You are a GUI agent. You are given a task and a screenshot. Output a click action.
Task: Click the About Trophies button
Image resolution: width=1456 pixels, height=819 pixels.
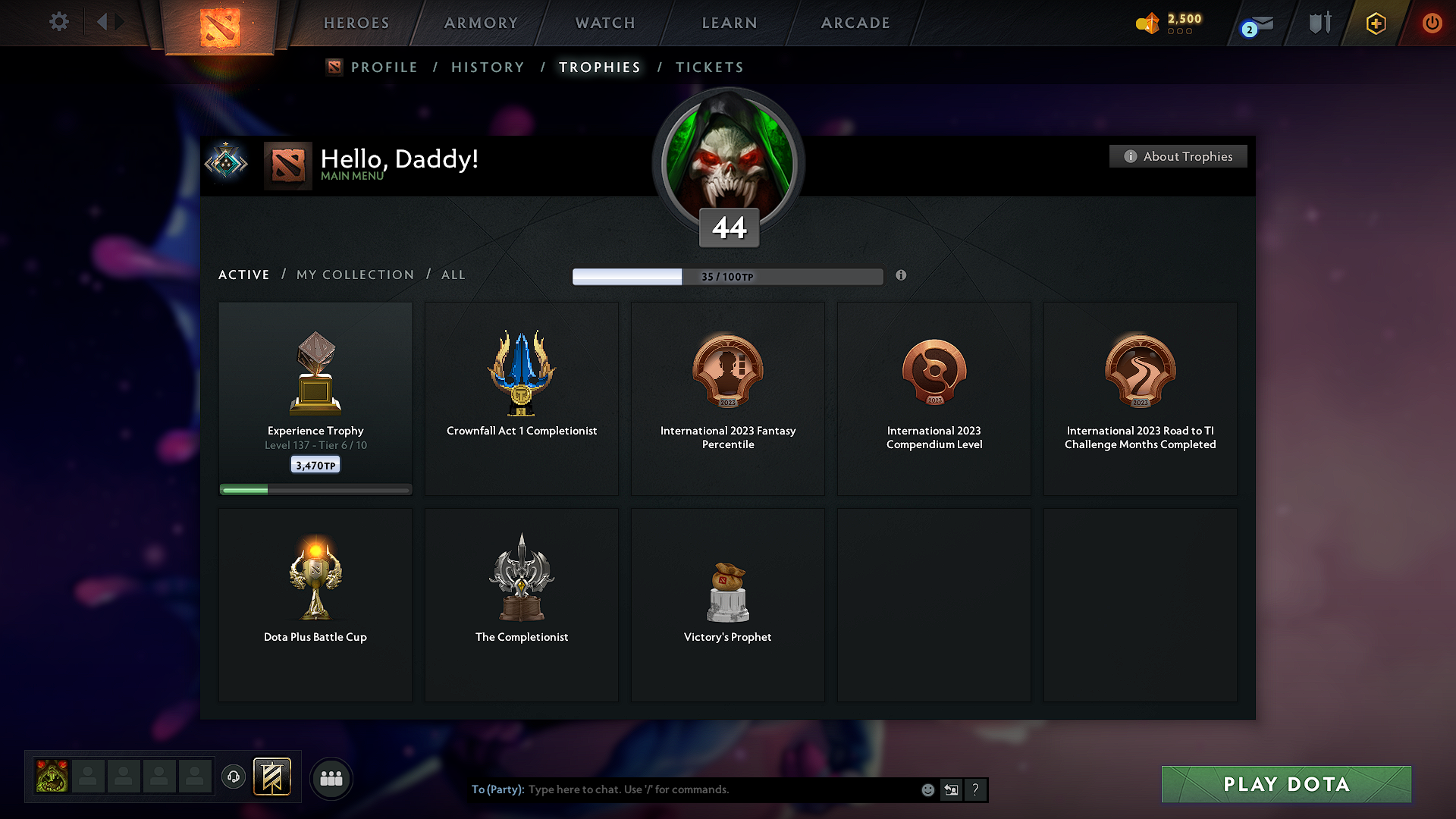(1178, 156)
